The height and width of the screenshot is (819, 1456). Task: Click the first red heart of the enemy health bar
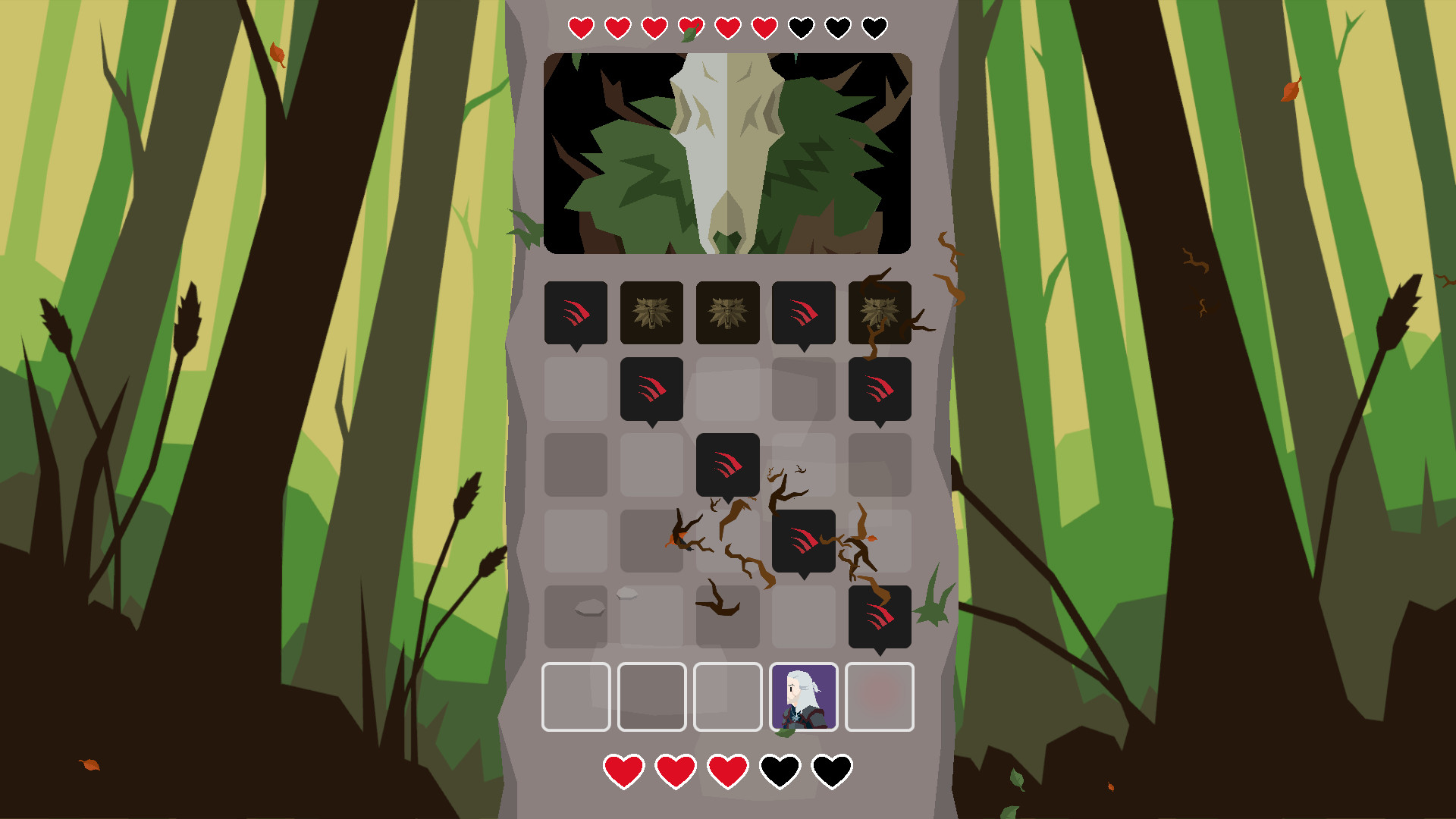(x=581, y=27)
